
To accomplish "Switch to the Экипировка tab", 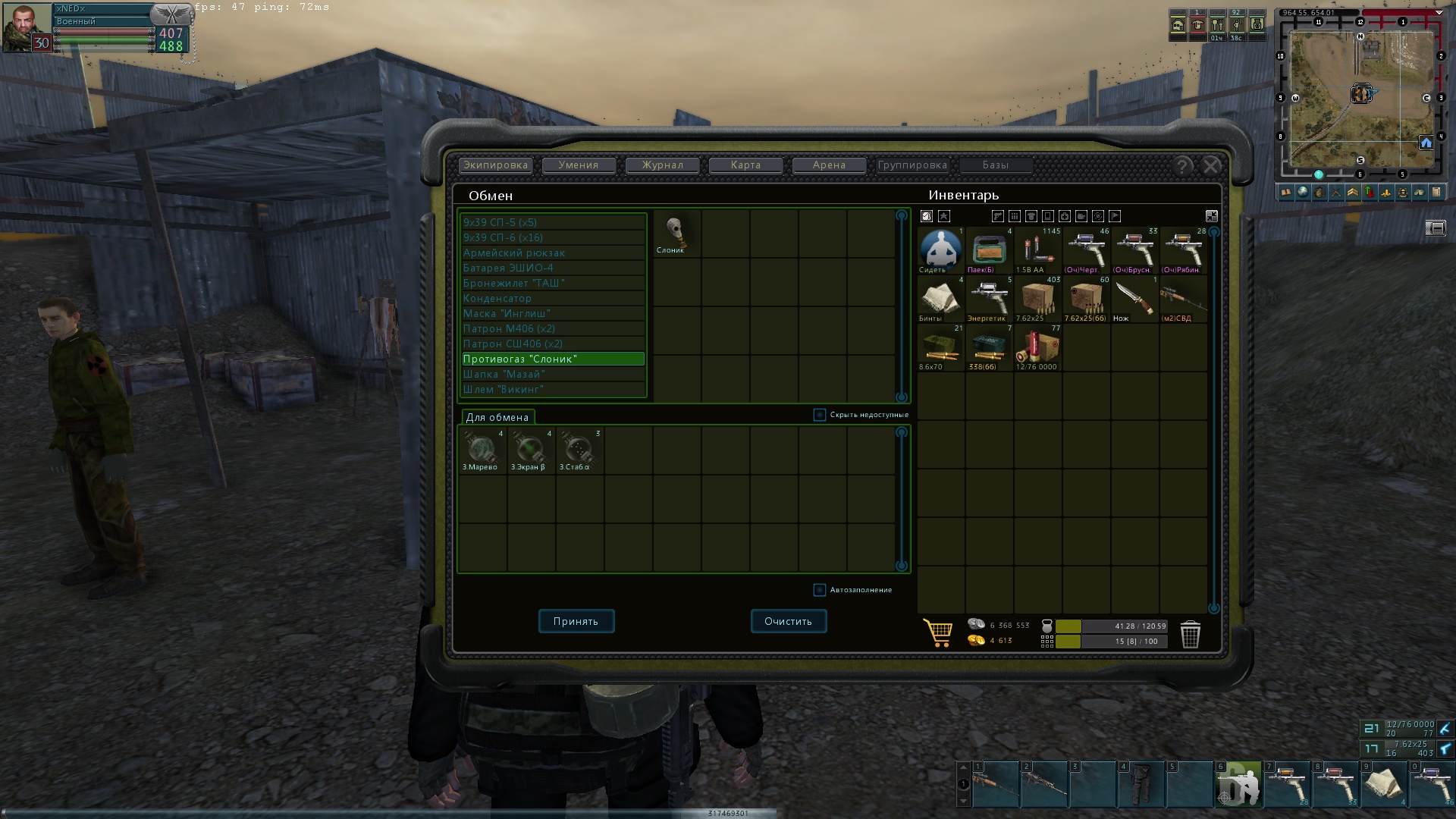I will pyautogui.click(x=495, y=165).
